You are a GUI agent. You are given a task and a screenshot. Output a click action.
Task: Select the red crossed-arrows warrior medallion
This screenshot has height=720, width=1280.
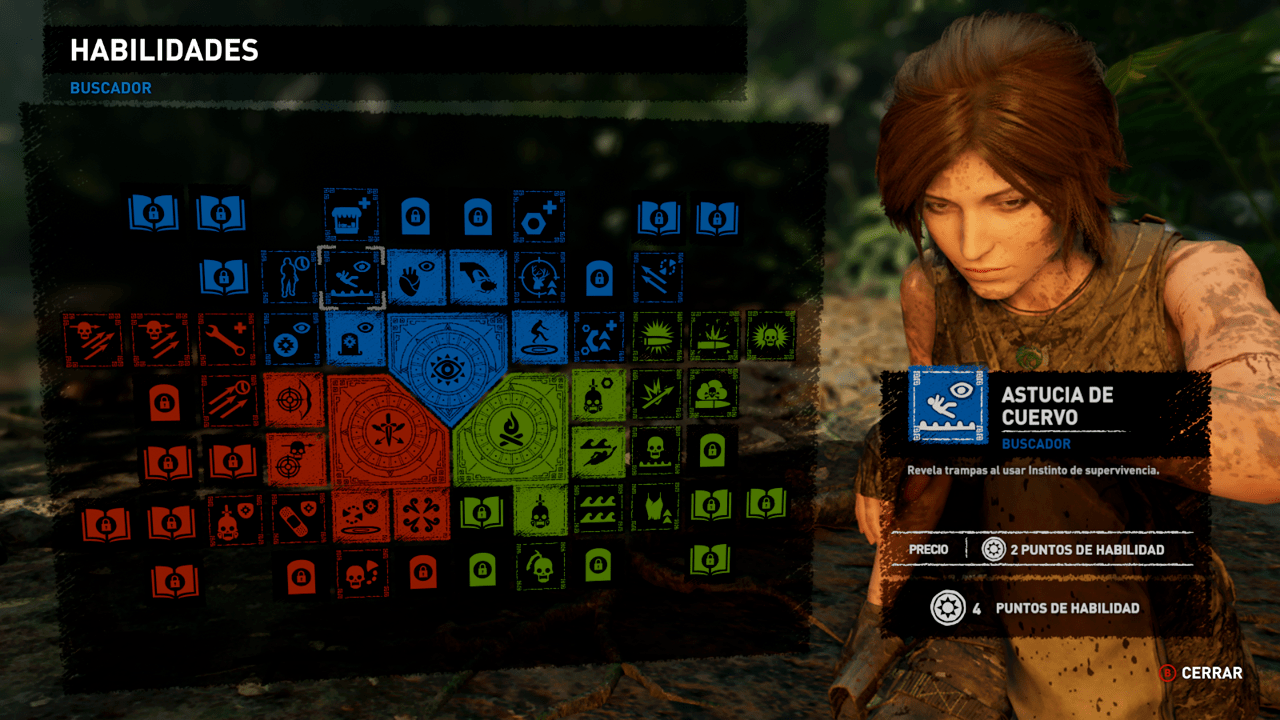[x=386, y=430]
